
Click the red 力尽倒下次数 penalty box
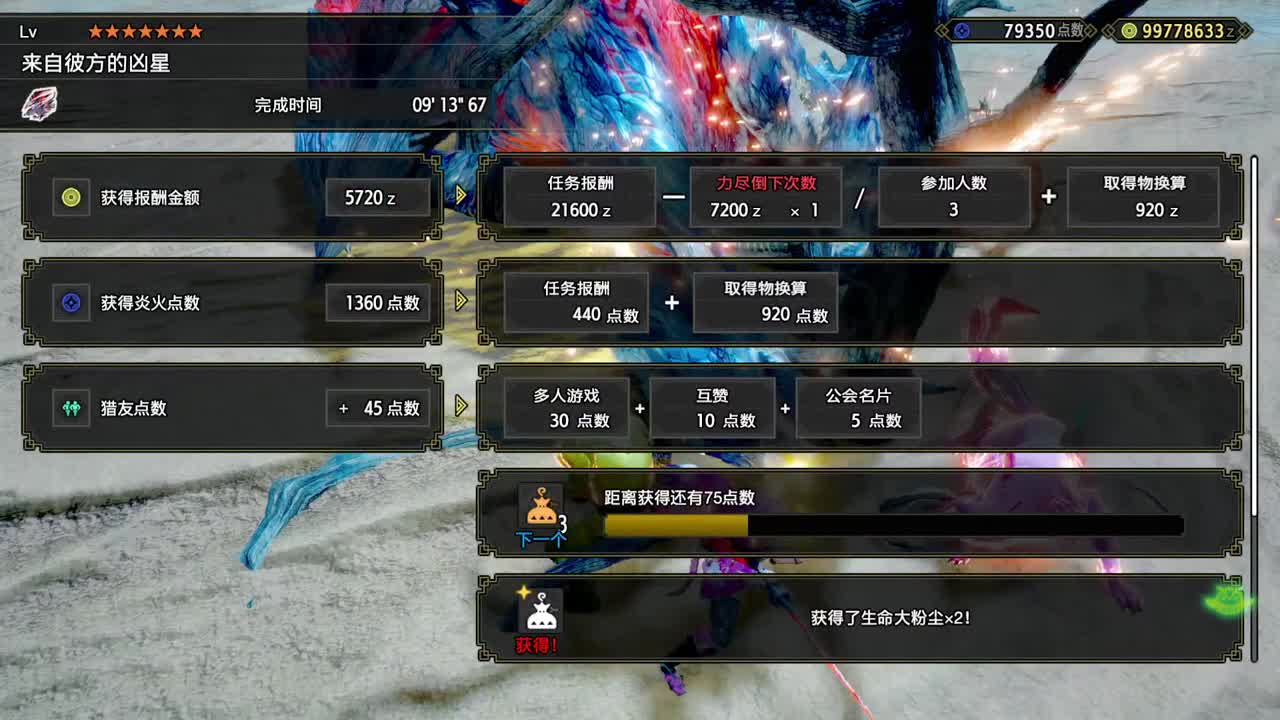[765, 197]
